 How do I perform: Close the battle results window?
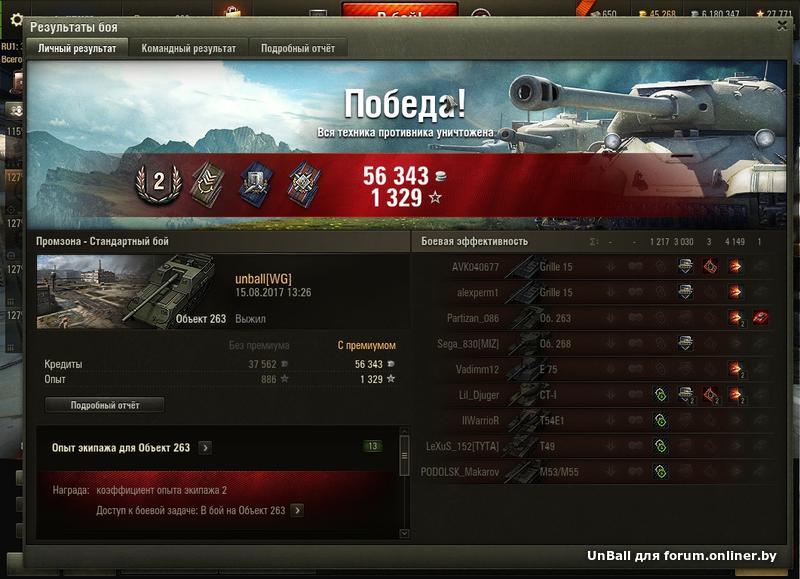pos(781,28)
